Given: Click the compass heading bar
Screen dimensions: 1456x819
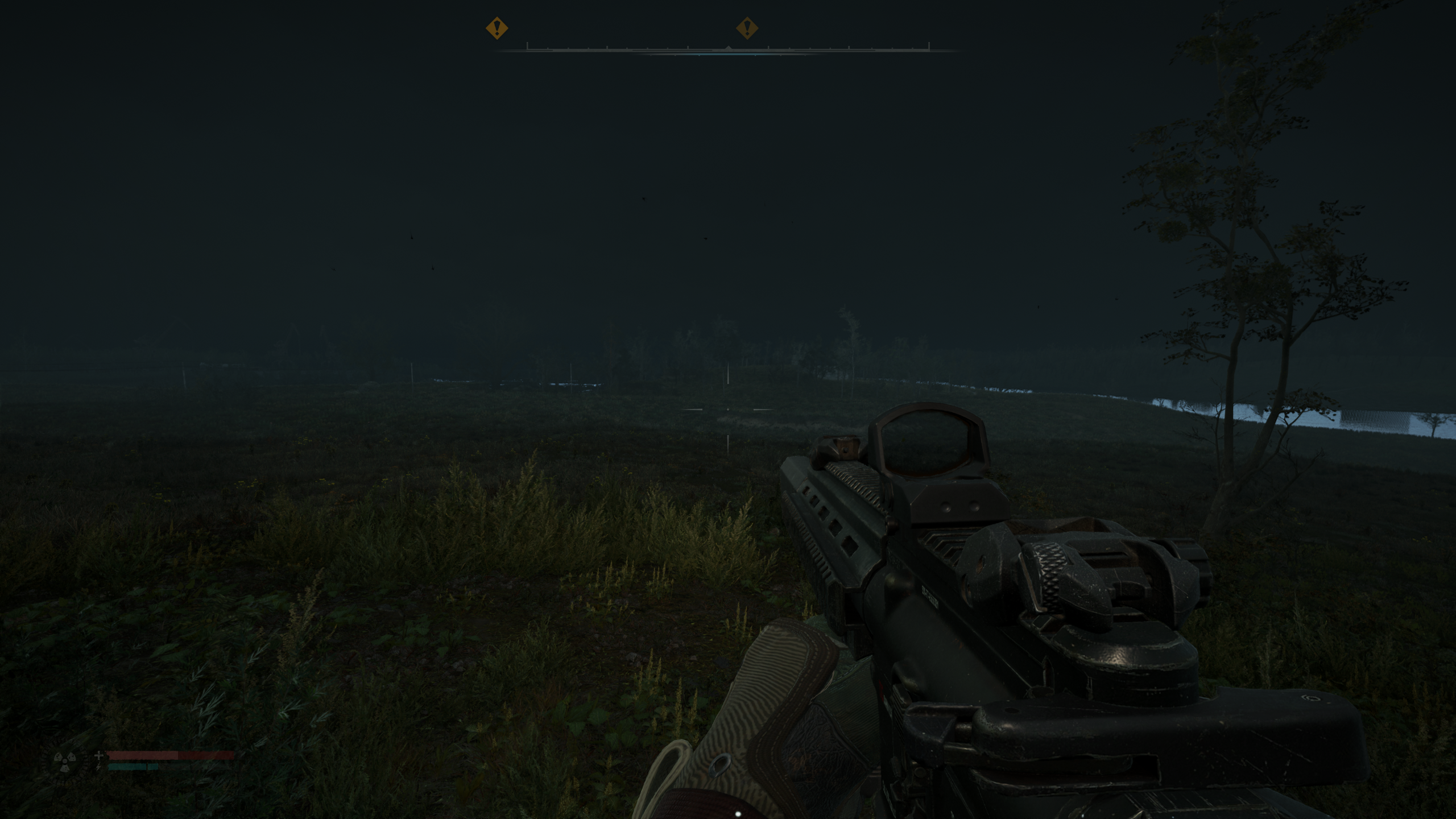Looking at the screenshot, I should click(x=728, y=49).
